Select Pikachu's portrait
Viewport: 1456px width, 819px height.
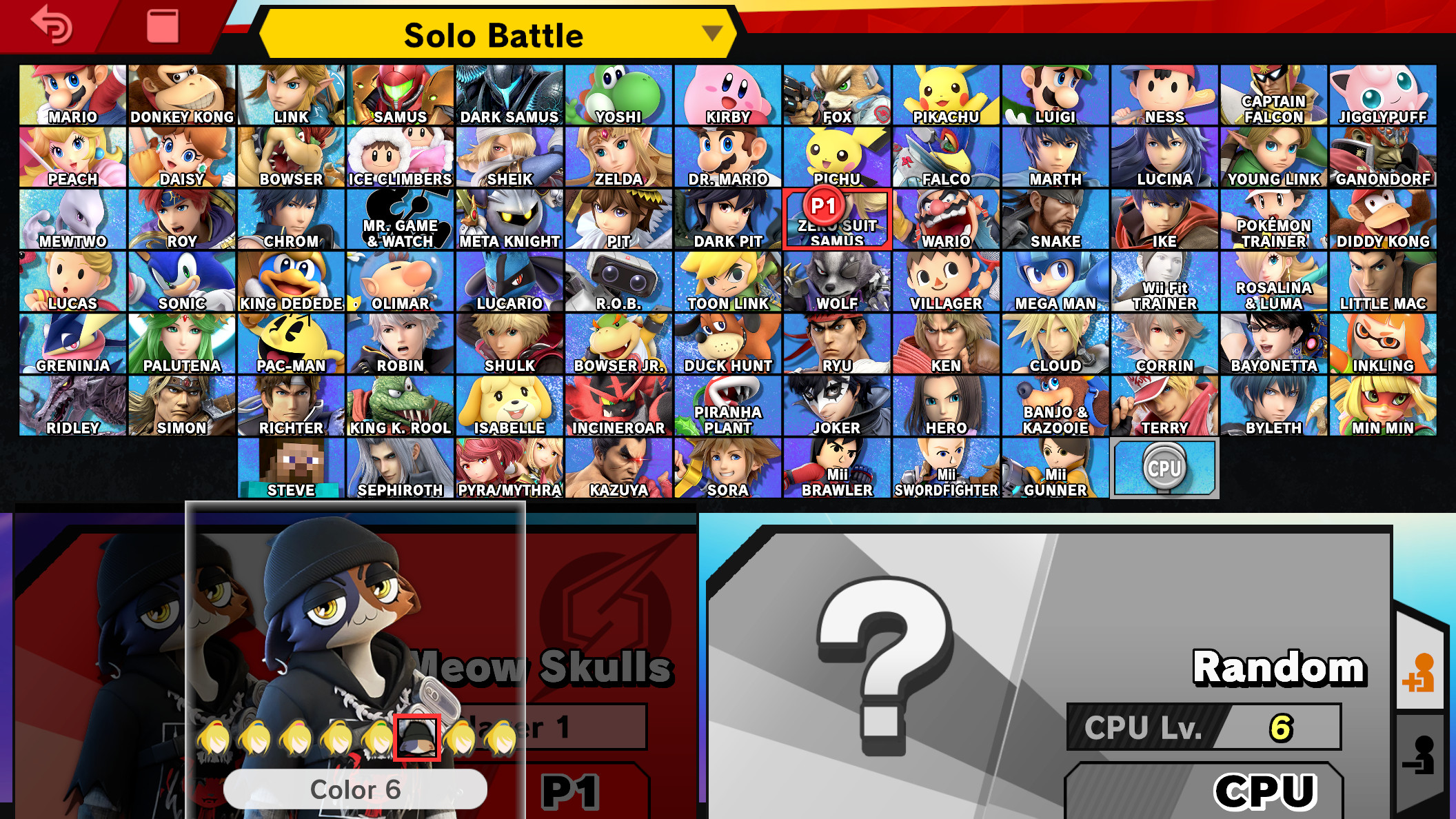(x=946, y=93)
